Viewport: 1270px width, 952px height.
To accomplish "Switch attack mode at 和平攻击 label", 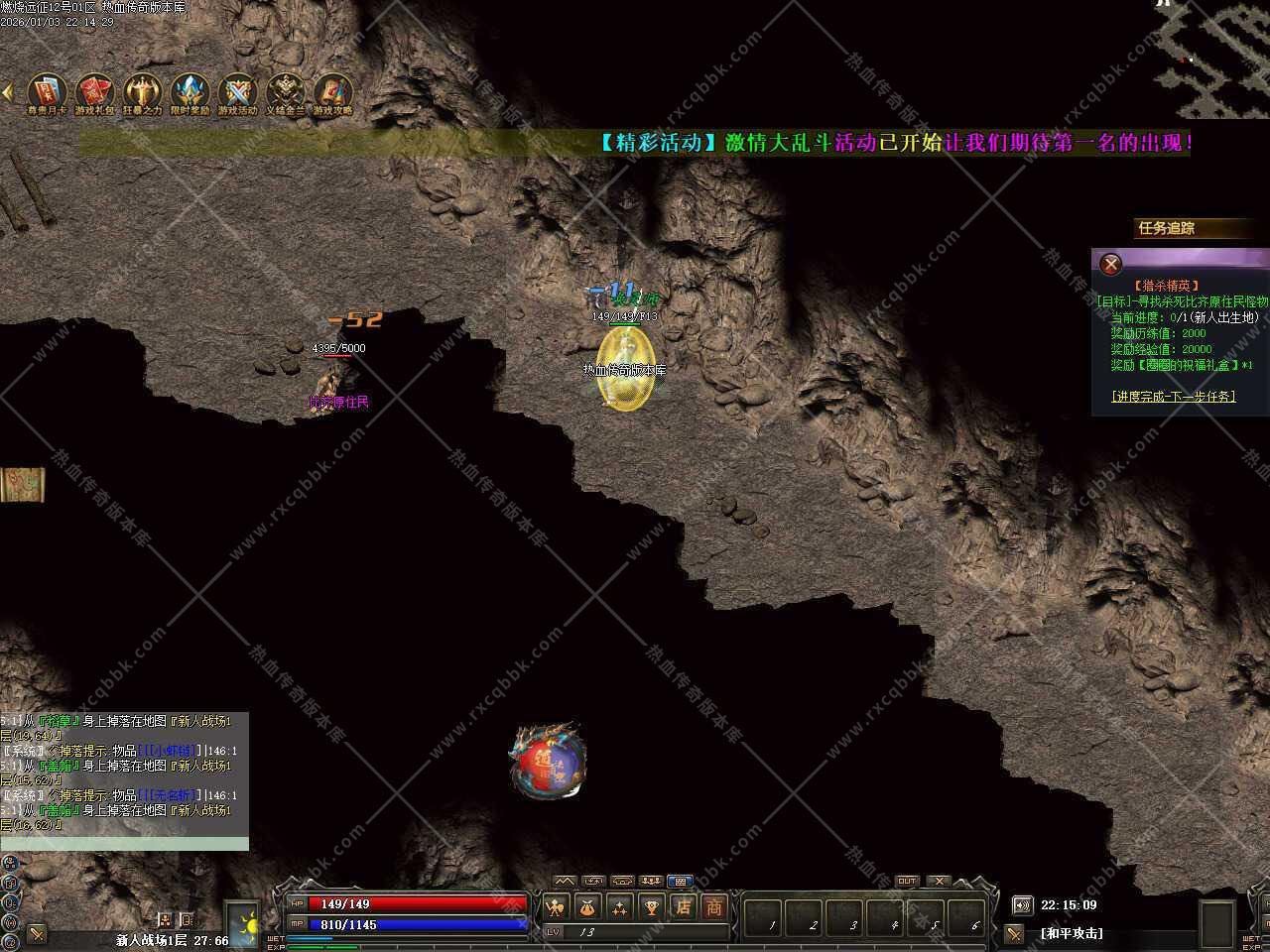I will (1072, 933).
